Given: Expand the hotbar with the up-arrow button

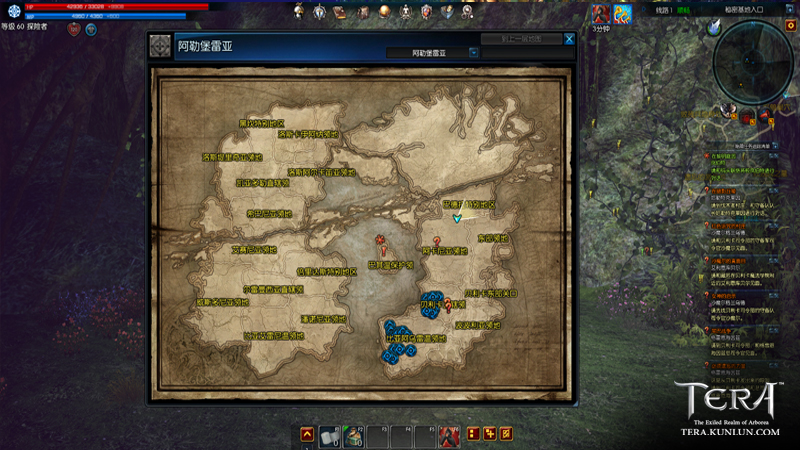Looking at the screenshot, I should click(307, 435).
